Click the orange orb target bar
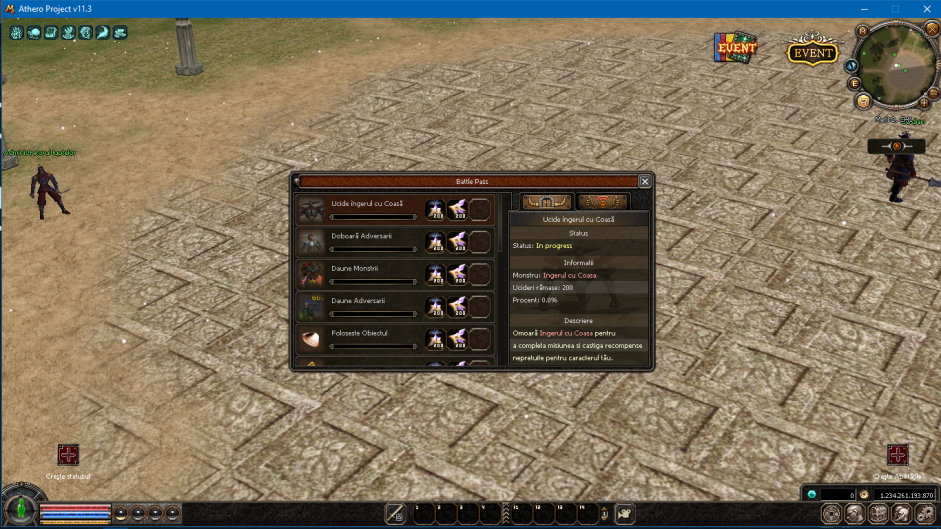The width and height of the screenshot is (941, 529). (896, 146)
